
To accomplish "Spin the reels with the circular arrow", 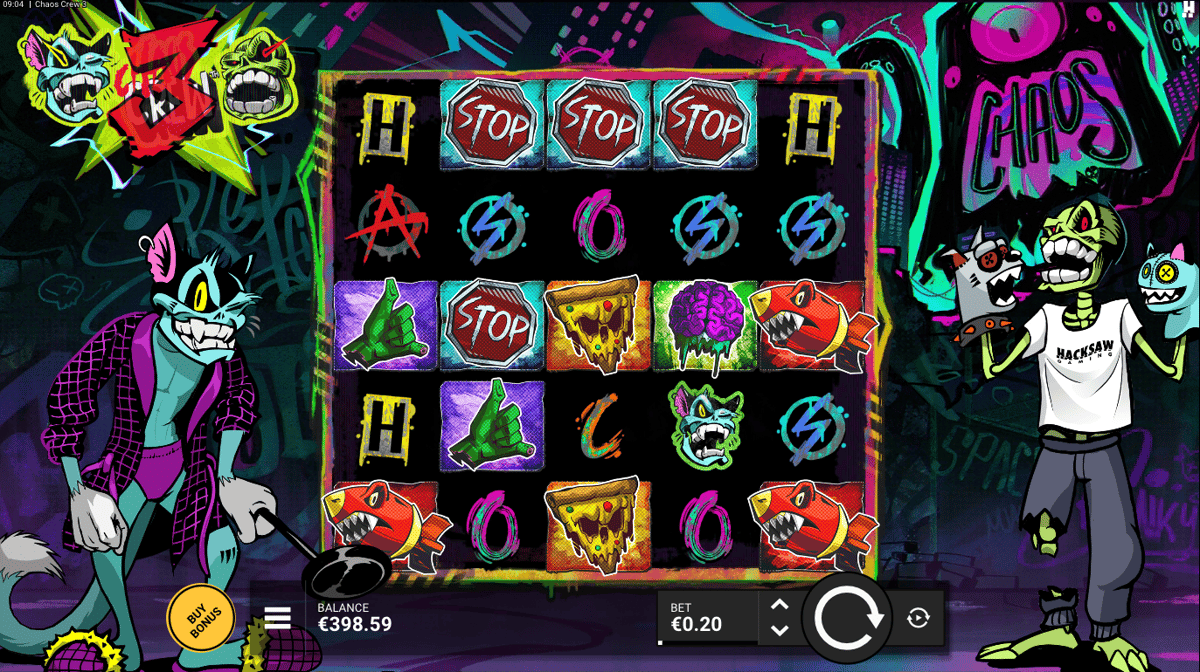I will (x=848, y=617).
